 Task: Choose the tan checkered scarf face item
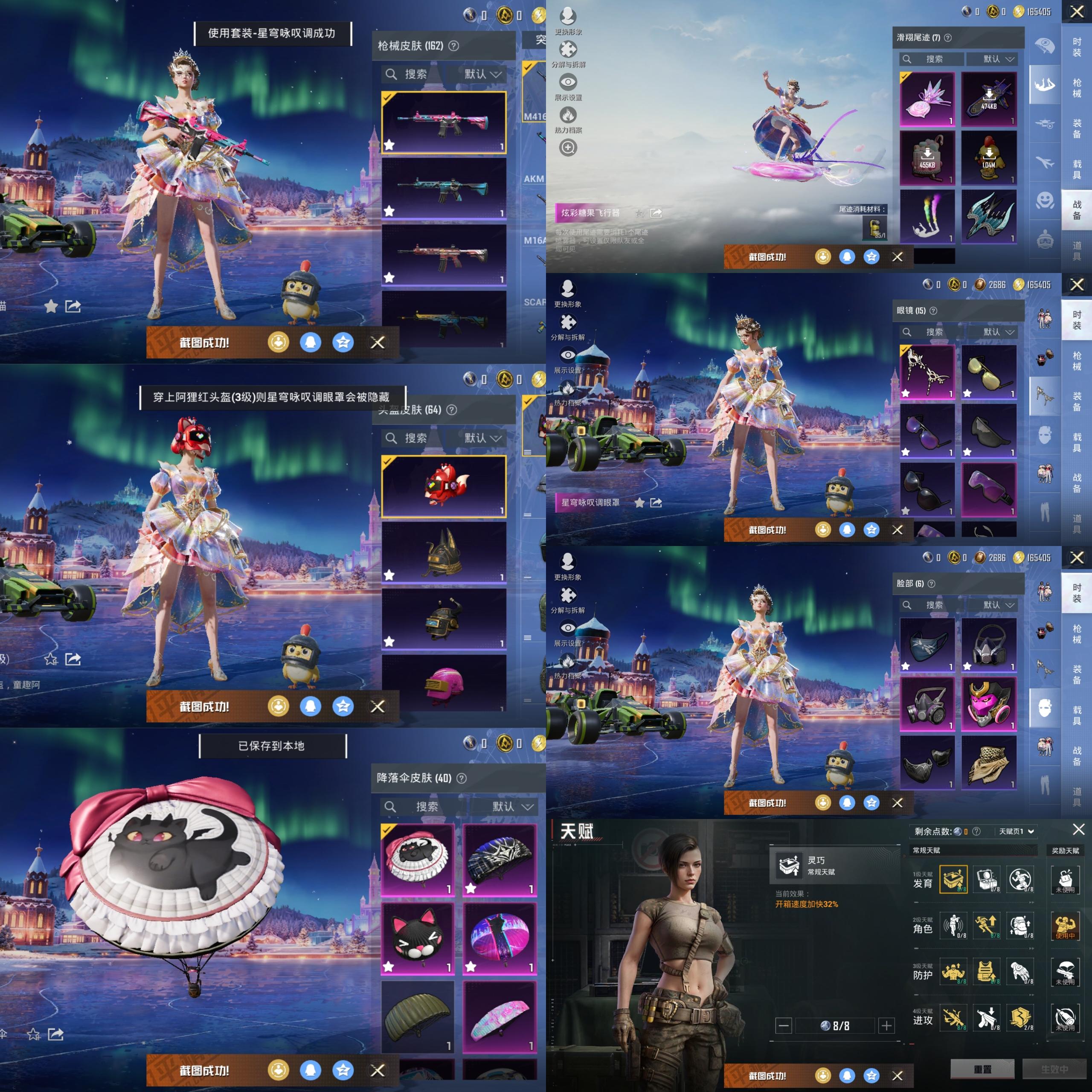[x=989, y=762]
